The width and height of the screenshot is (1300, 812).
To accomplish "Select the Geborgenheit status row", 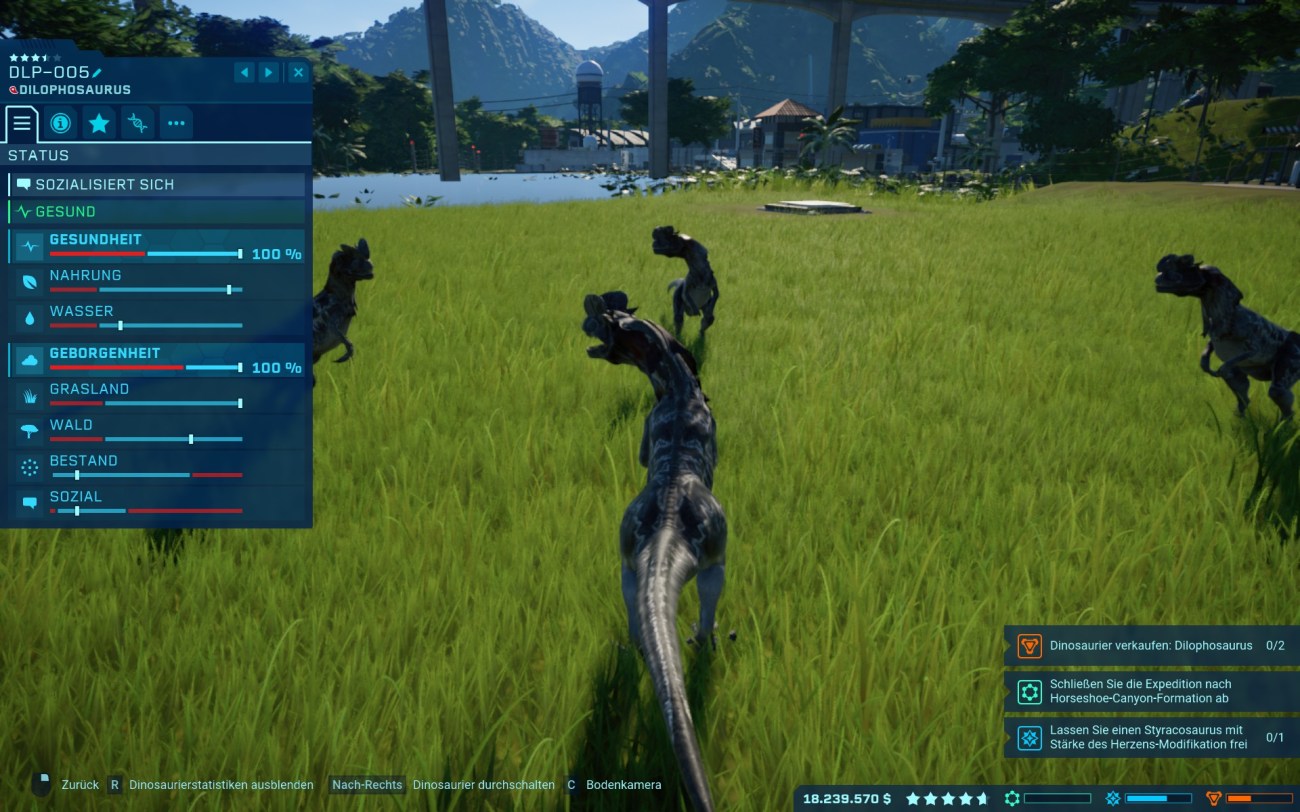I will [x=157, y=360].
